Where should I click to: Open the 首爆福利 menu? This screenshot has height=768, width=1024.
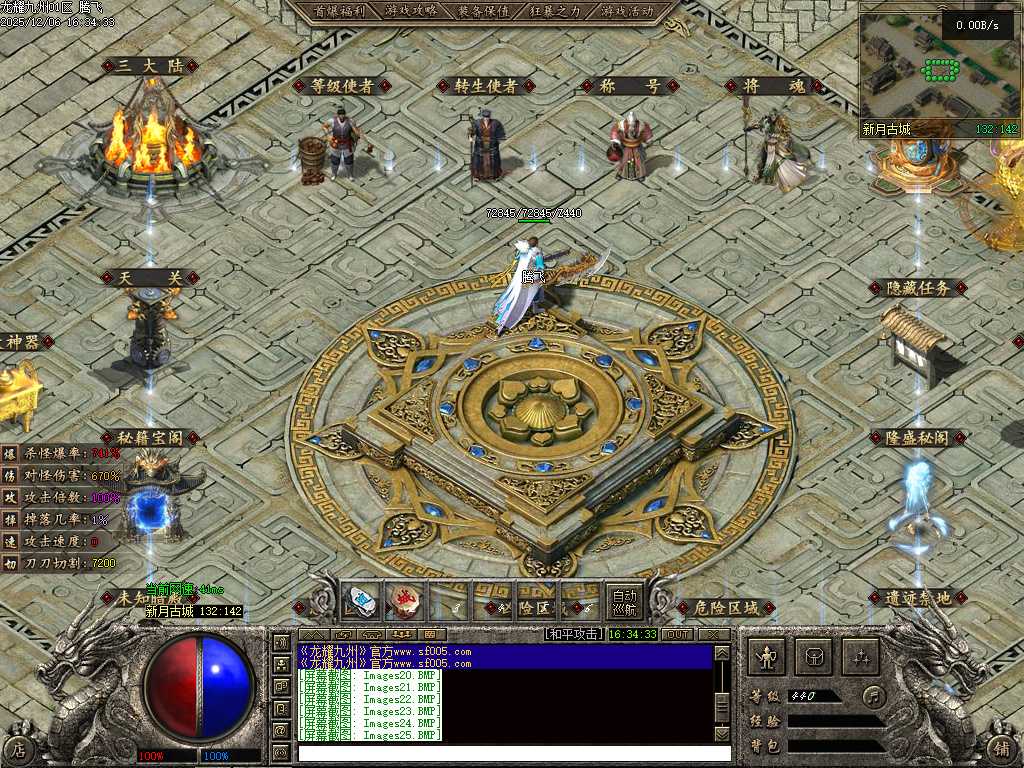pos(339,11)
